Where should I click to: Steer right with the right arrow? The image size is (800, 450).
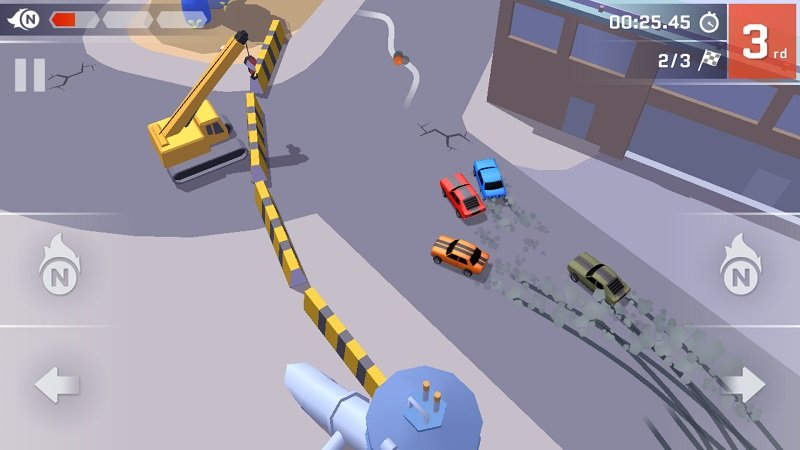pyautogui.click(x=743, y=385)
